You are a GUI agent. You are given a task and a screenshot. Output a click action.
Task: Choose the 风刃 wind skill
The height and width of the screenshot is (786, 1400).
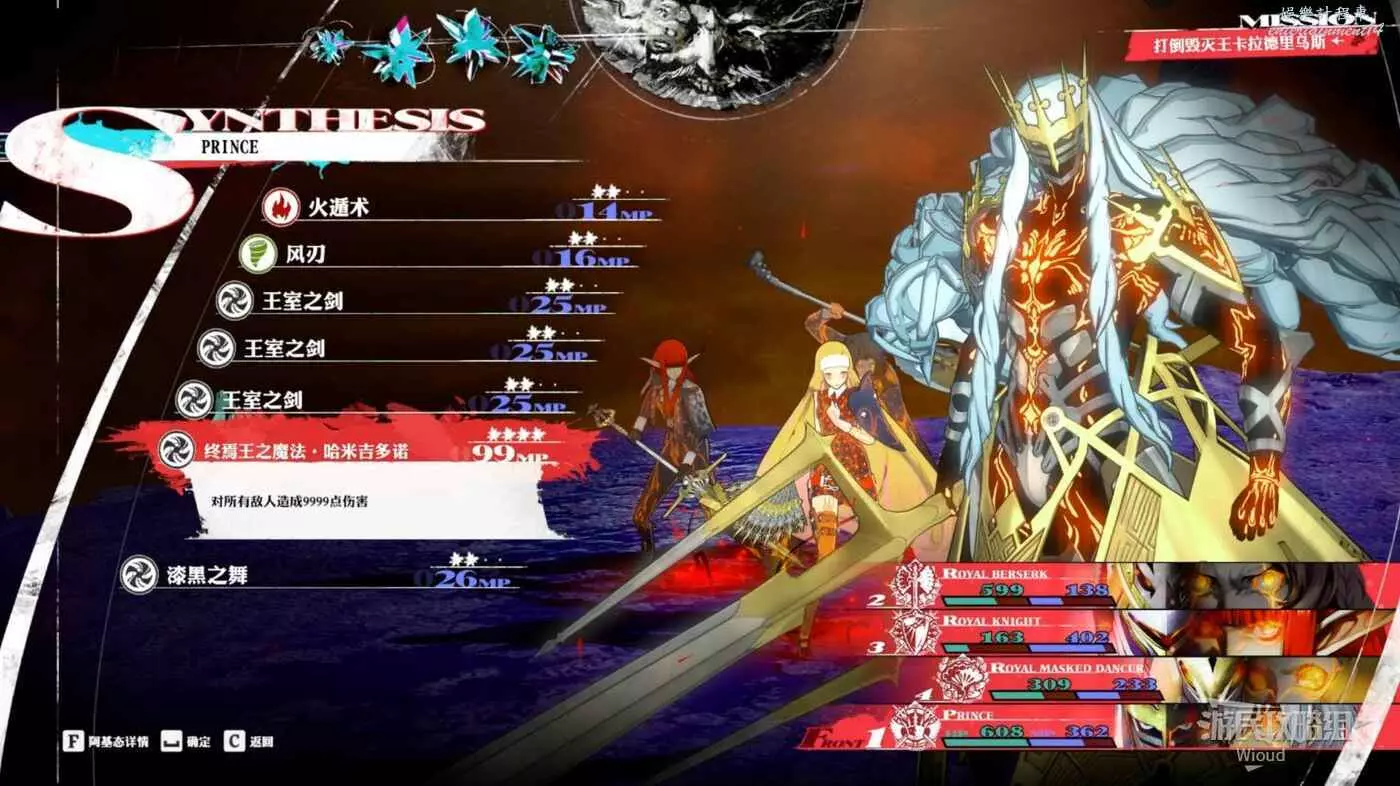(x=305, y=255)
